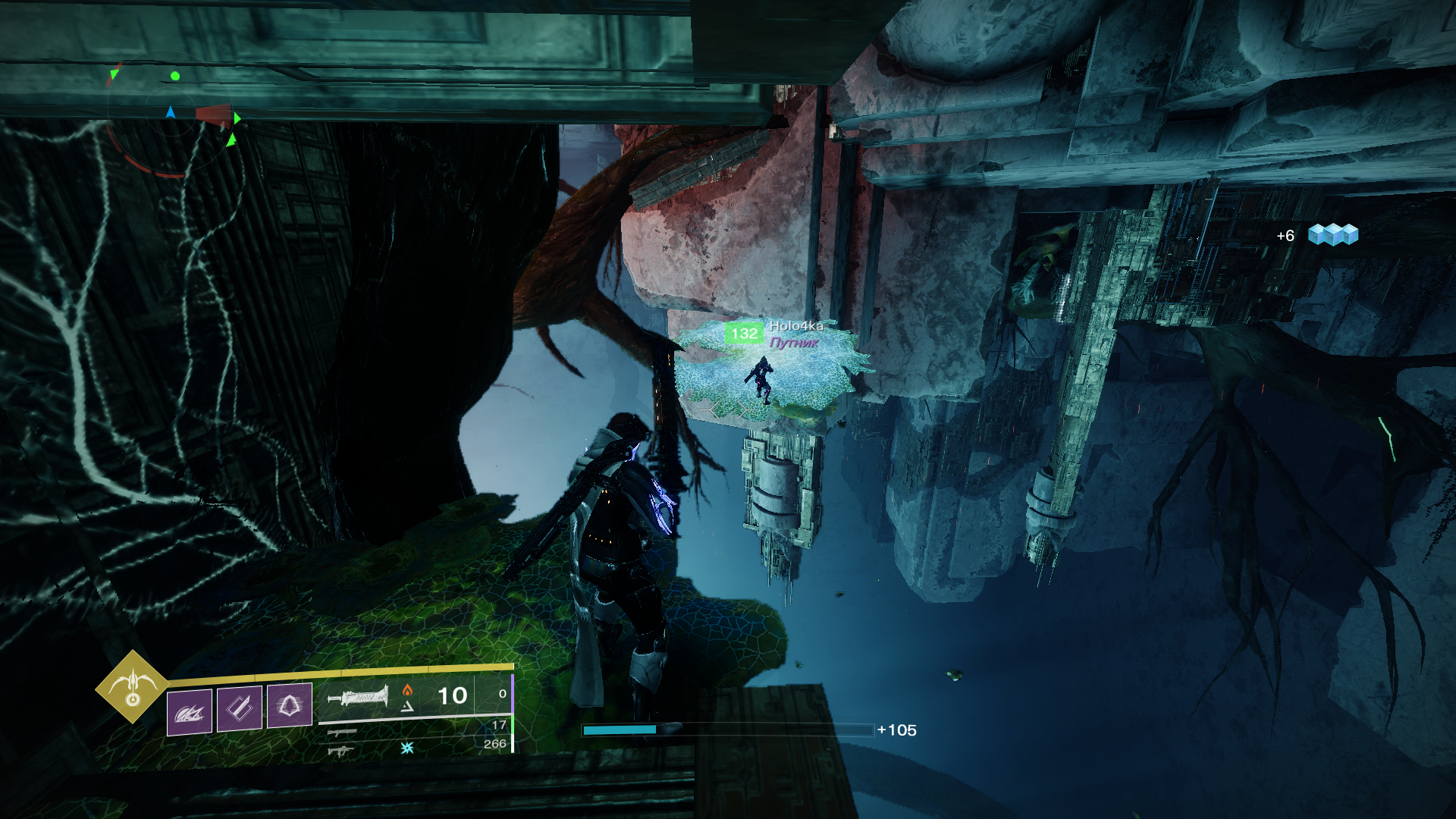Switch to the shotgun with 17 ammo
This screenshot has height=819, width=1456.
(x=342, y=733)
